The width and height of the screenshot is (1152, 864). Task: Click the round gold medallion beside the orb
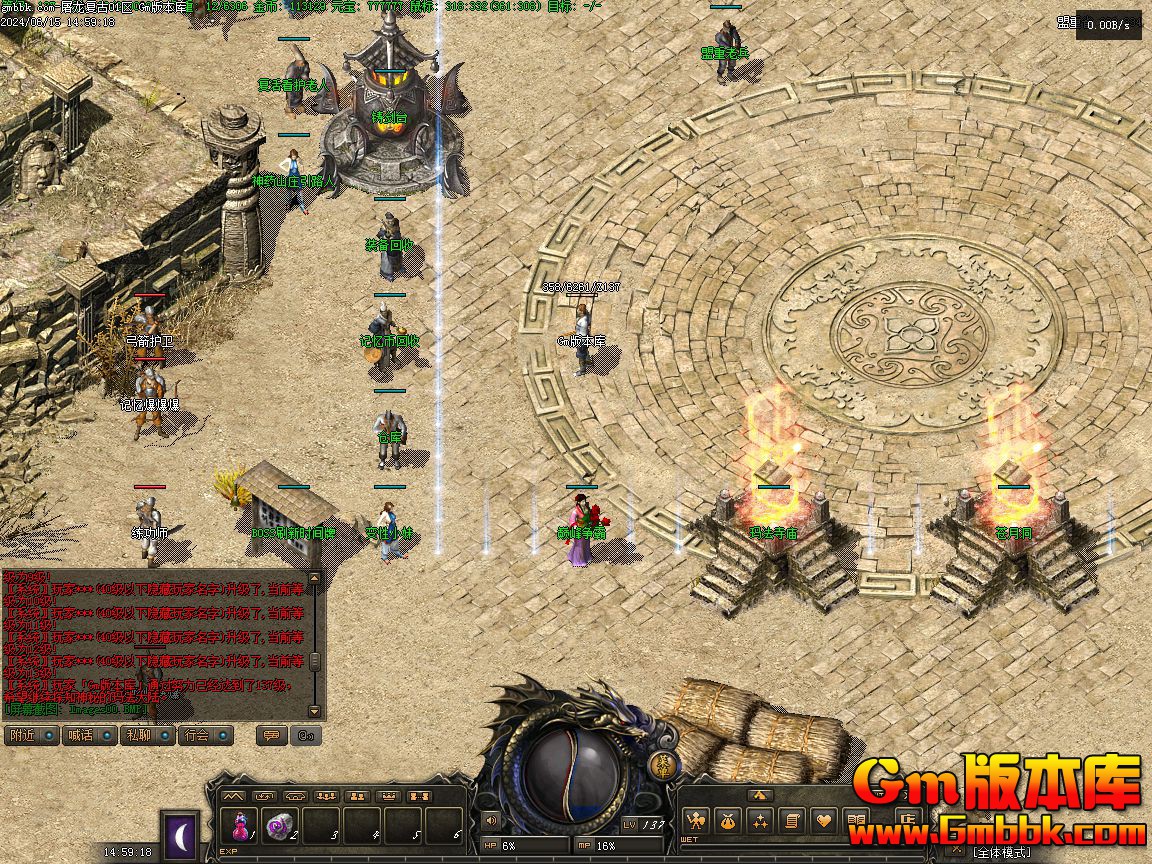664,765
